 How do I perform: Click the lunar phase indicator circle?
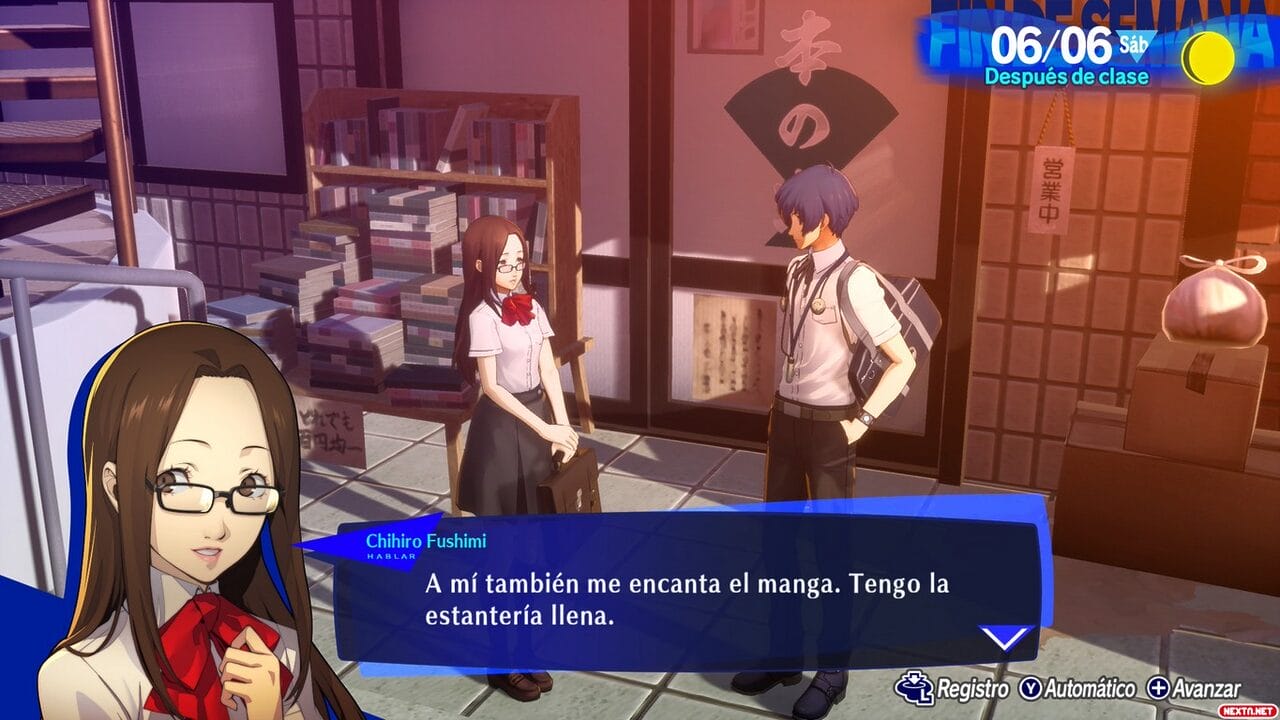[1208, 56]
